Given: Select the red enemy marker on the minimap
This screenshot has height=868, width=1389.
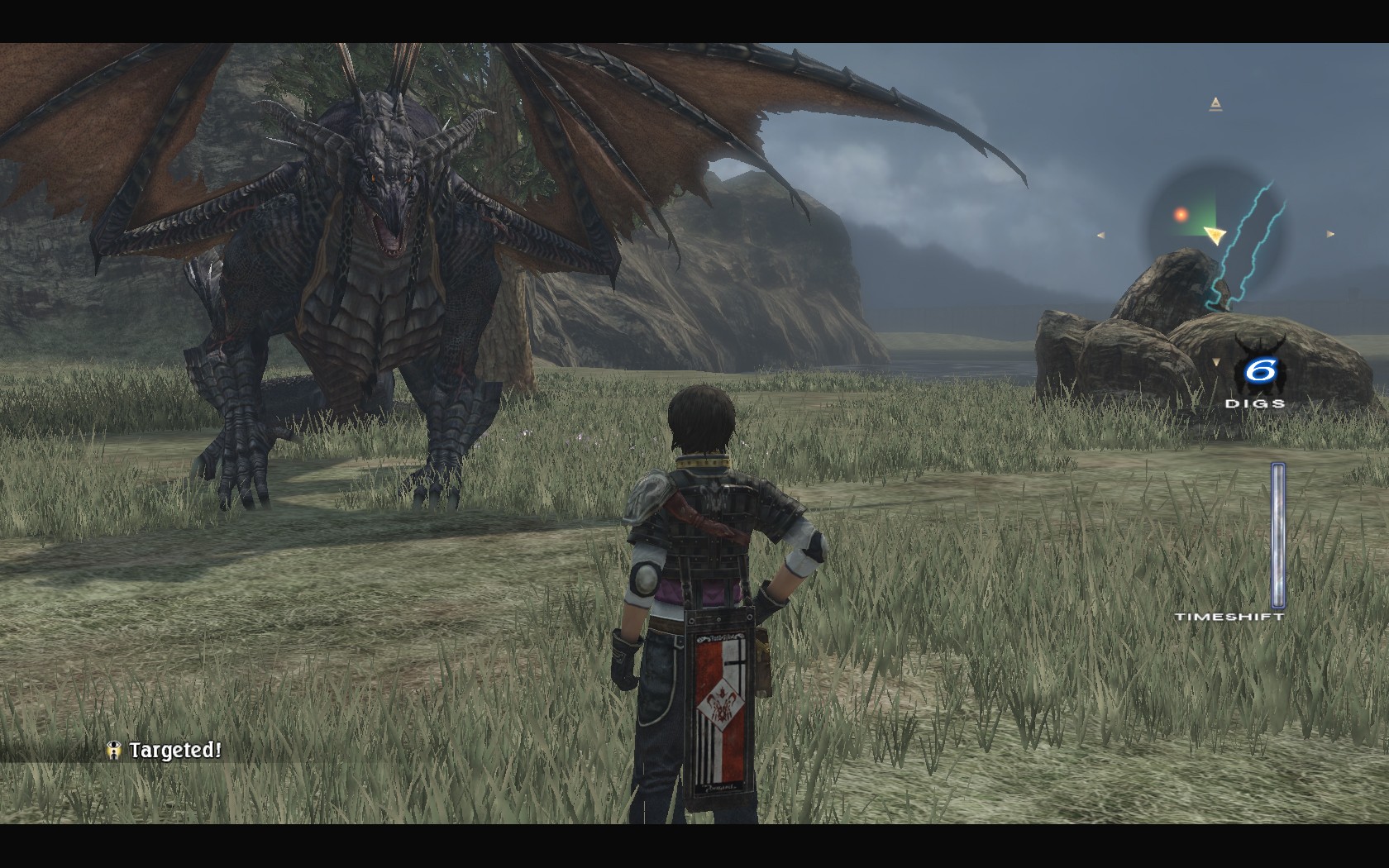Looking at the screenshot, I should (1181, 215).
